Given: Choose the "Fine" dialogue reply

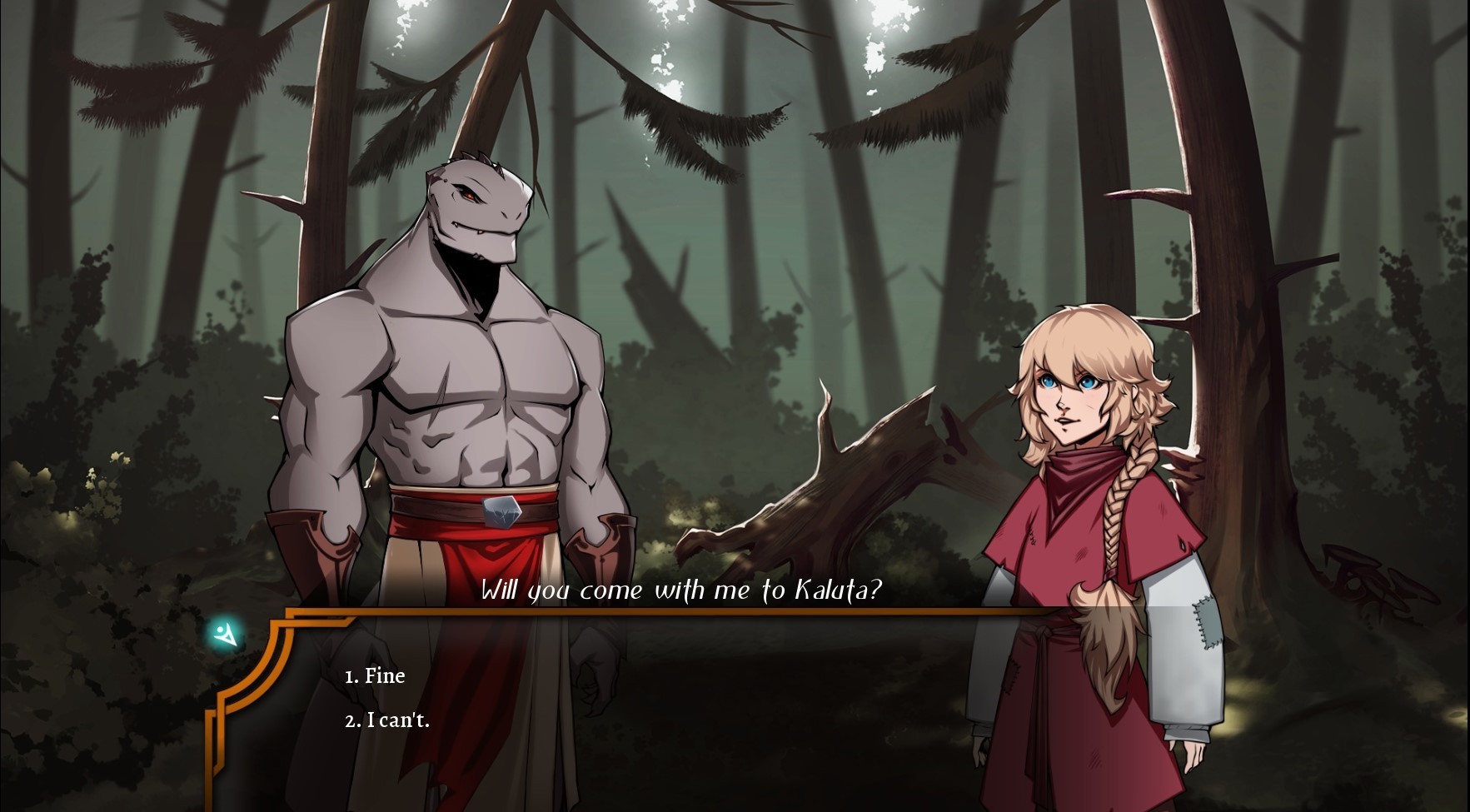Looking at the screenshot, I should point(375,675).
